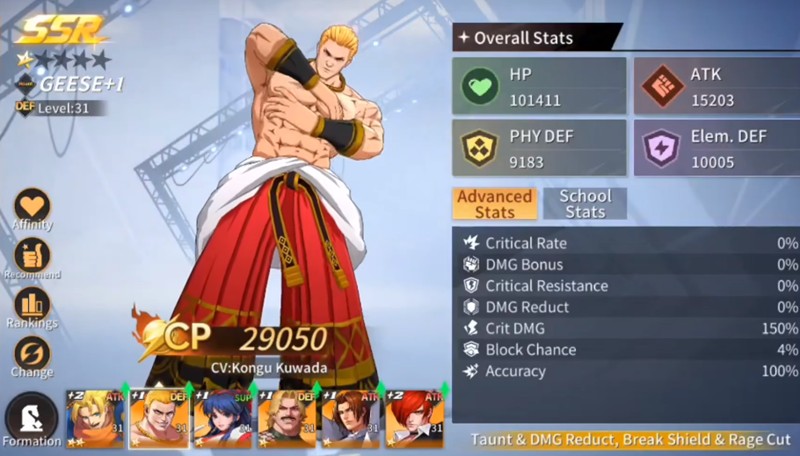
Task: Click the HP stat panel
Action: click(x=539, y=86)
